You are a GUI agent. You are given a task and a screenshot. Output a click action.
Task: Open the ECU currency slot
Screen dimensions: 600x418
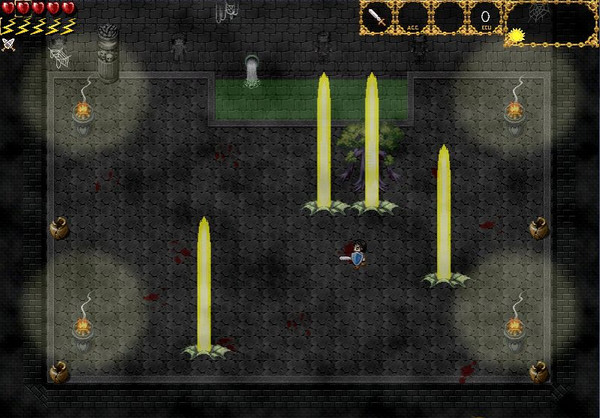click(485, 18)
